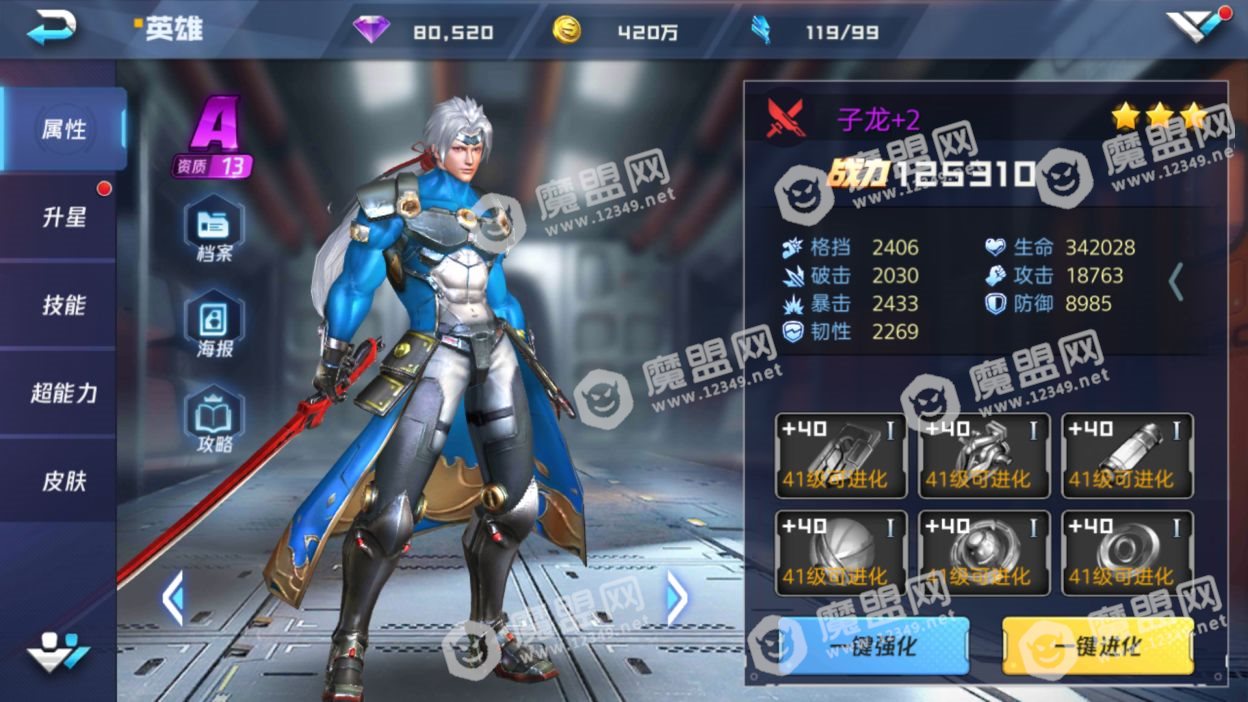Expand the stats panel side arrow
1248x702 pixels.
point(1176,282)
